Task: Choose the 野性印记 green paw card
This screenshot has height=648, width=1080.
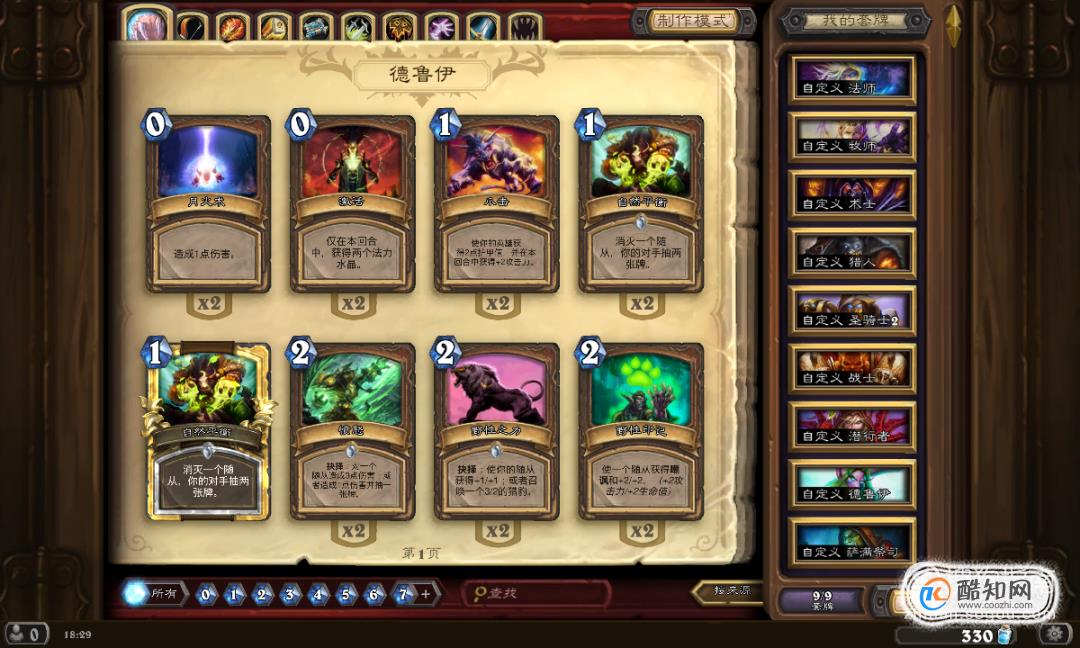Action: point(641,432)
